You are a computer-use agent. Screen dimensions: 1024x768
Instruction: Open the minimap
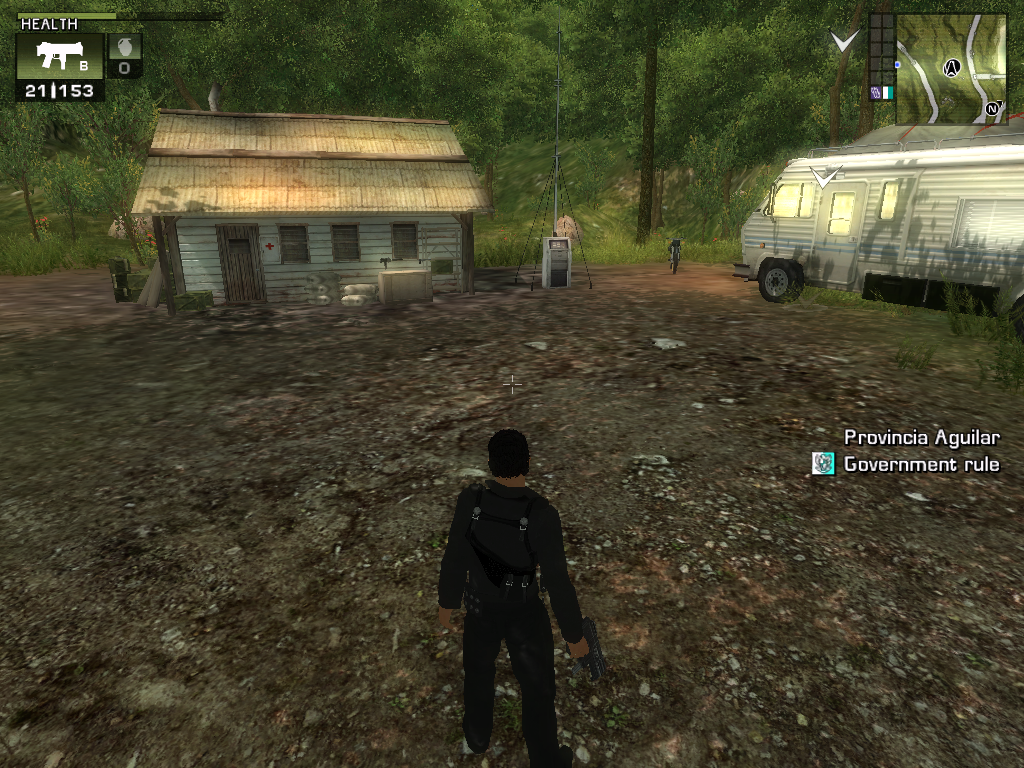click(x=951, y=68)
